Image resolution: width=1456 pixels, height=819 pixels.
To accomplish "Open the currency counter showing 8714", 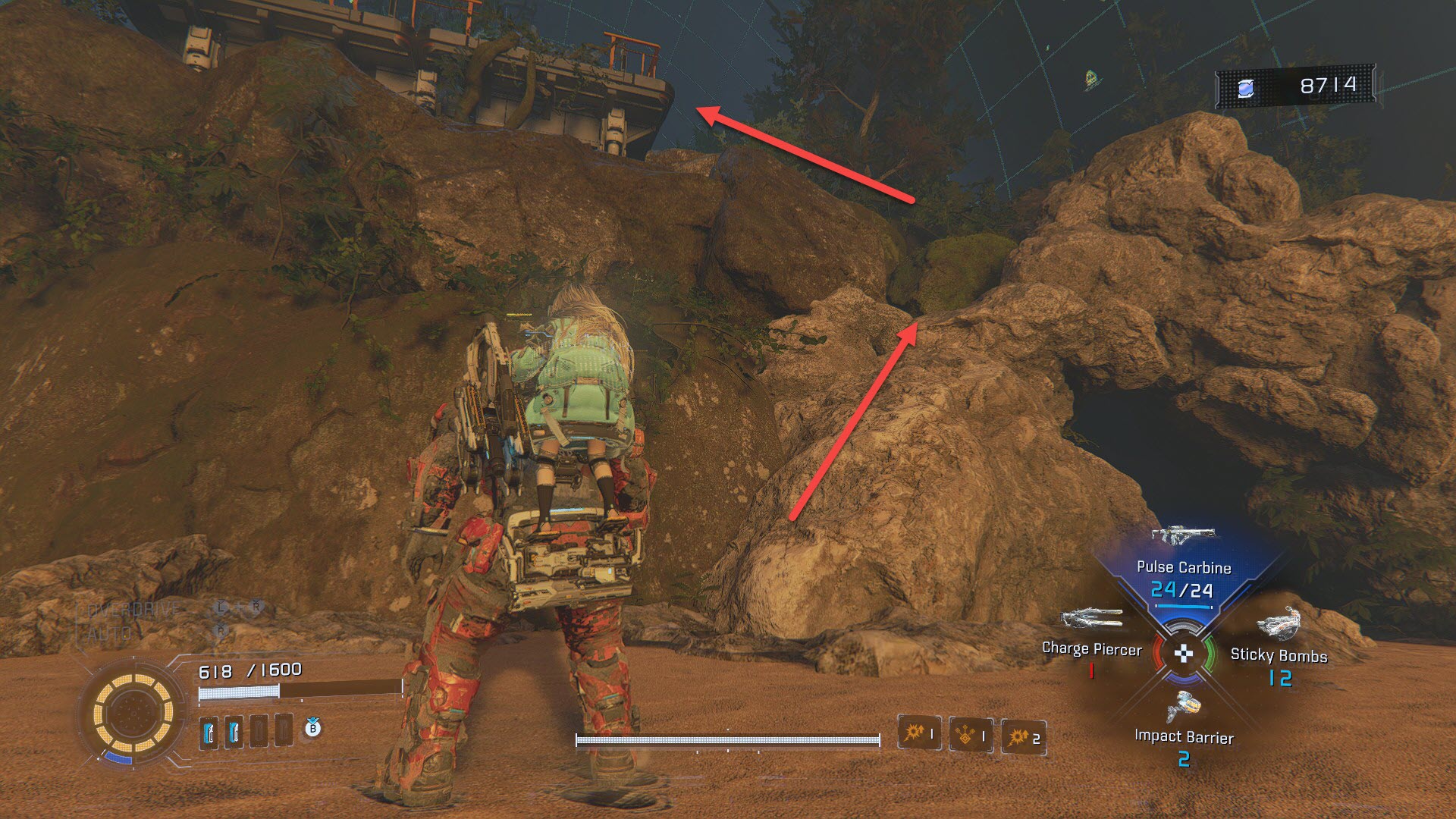I will tap(1297, 87).
